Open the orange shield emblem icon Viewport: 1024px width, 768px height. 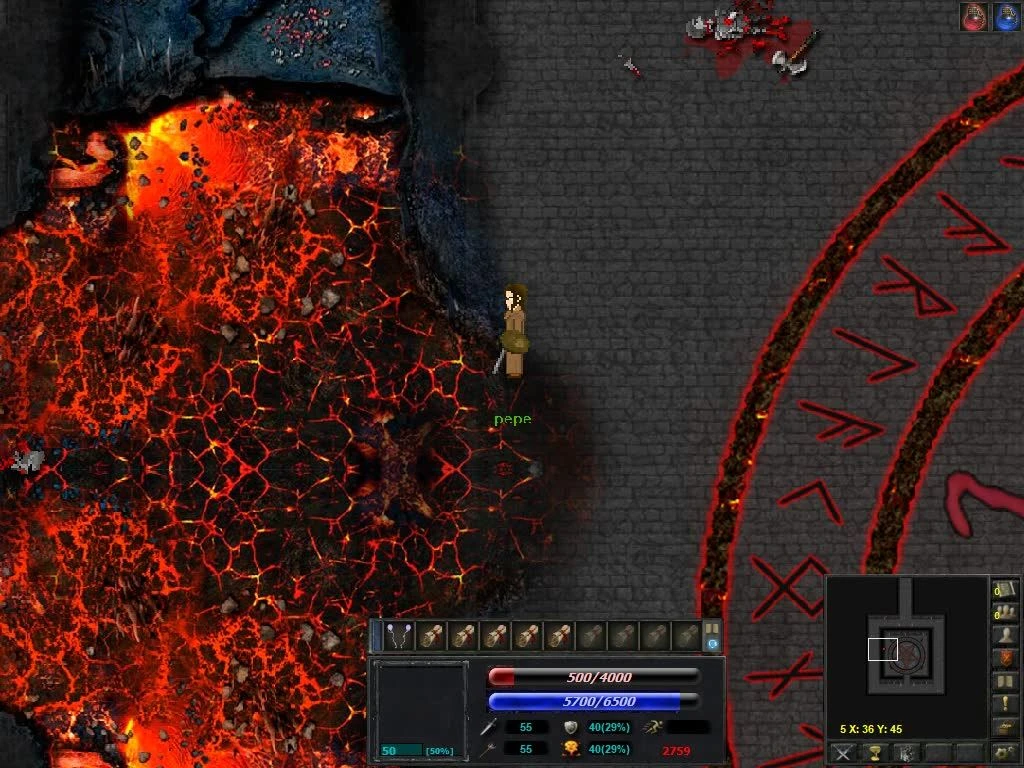[1003, 658]
